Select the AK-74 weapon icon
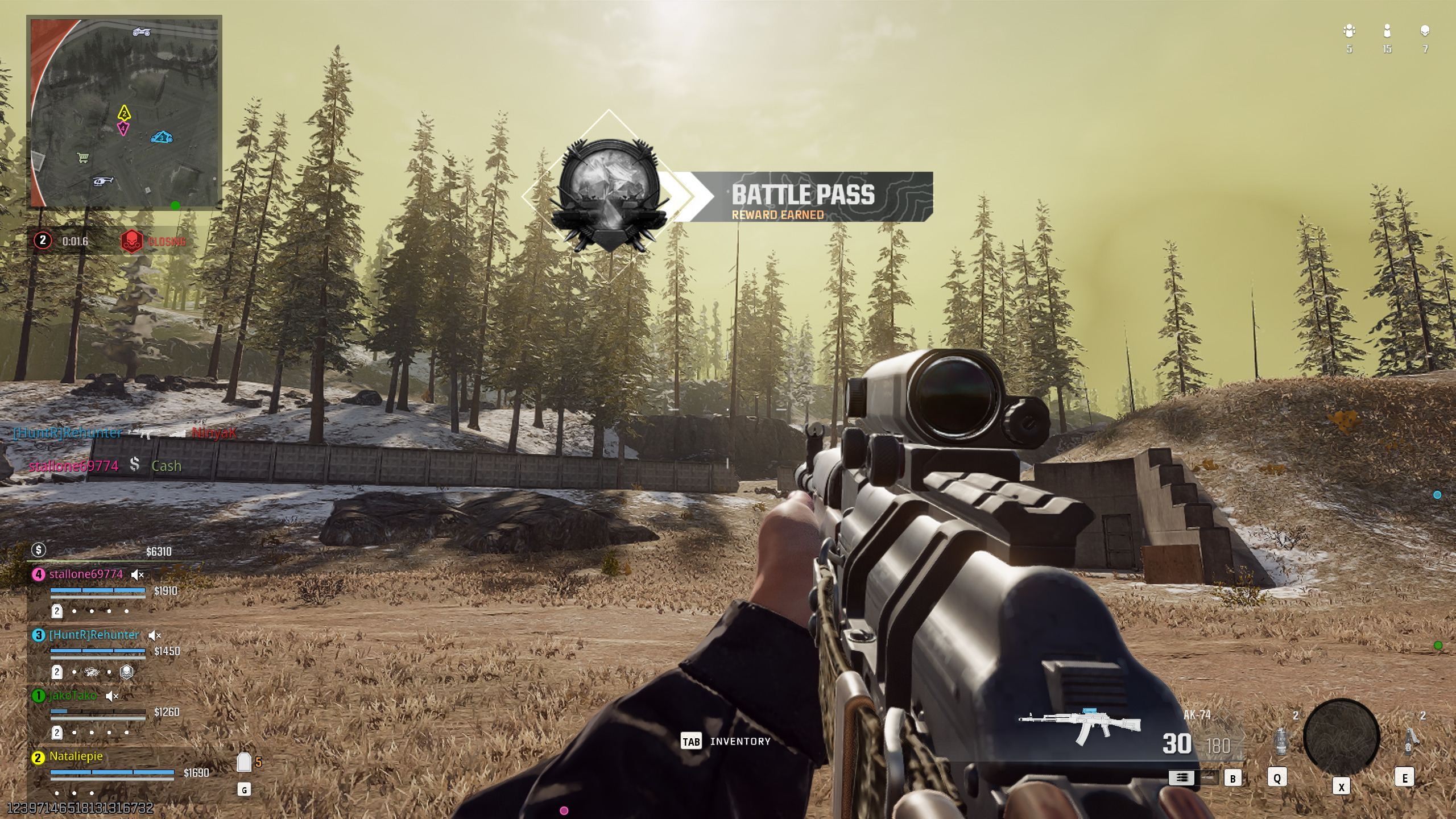The image size is (1456, 819). 1079,727
